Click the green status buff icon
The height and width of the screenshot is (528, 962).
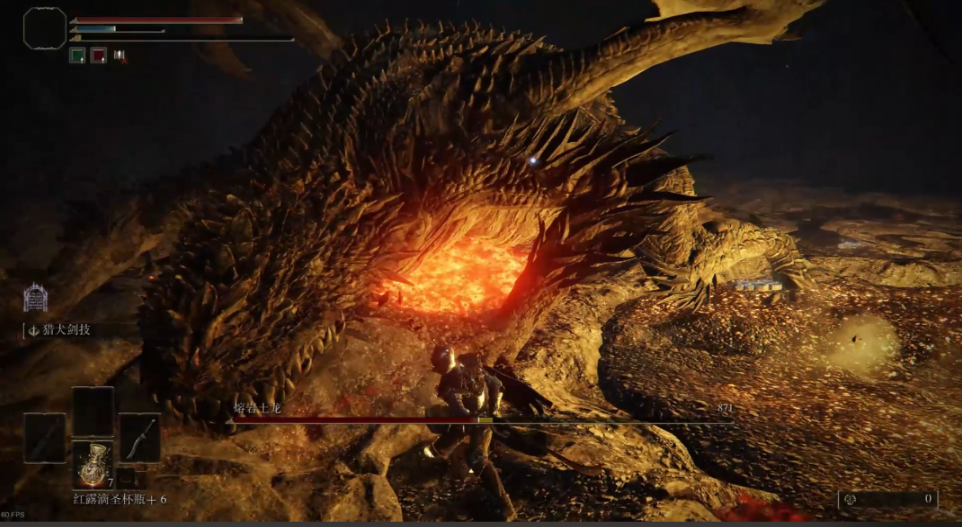click(77, 56)
